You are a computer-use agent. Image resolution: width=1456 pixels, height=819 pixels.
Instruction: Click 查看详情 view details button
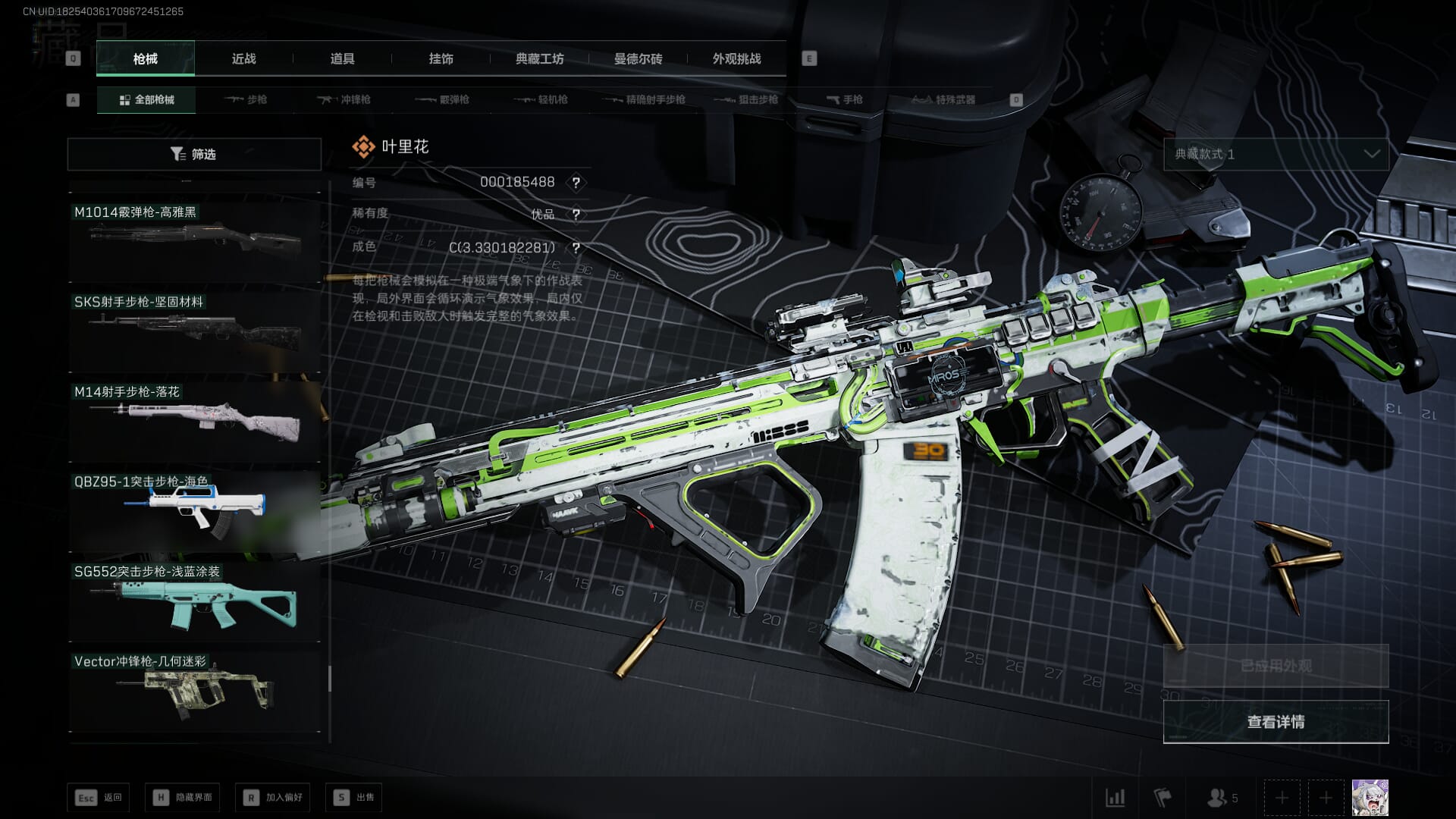click(1276, 721)
